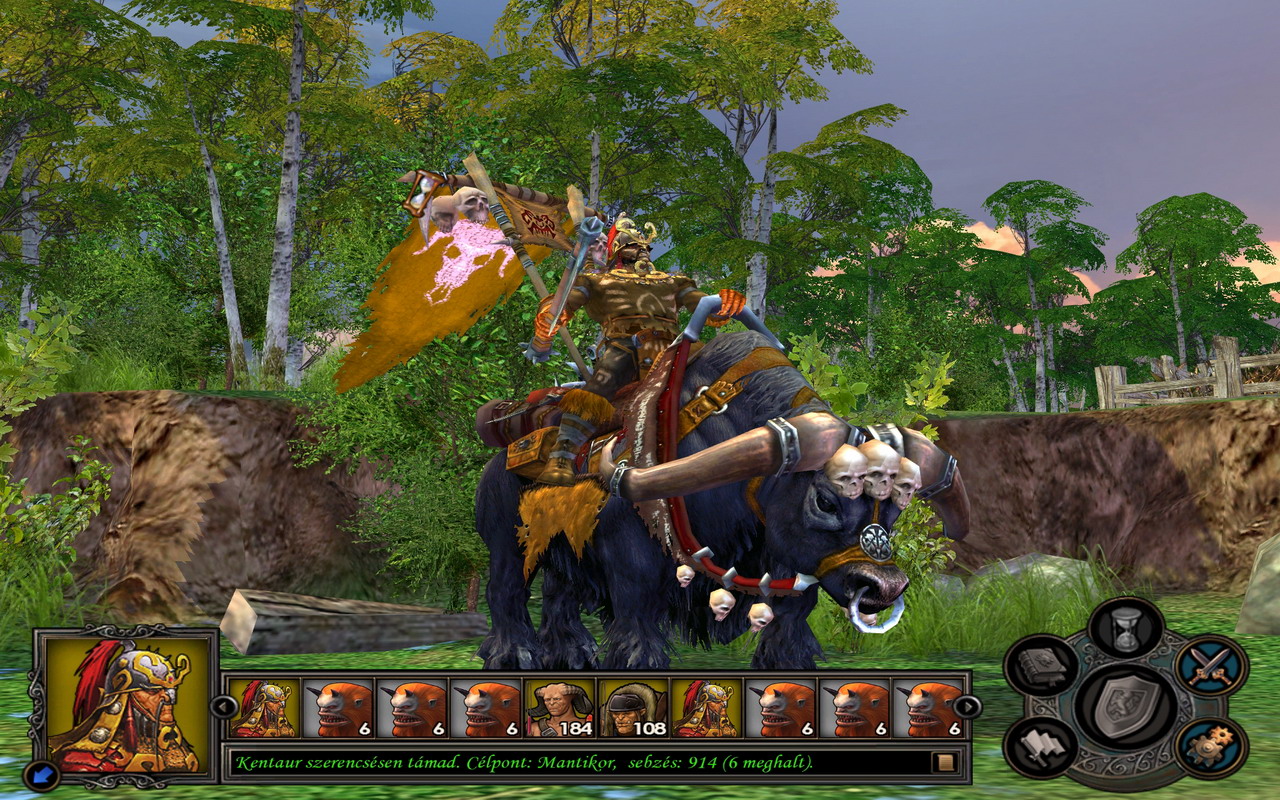Select the initiative bar unit with 184
Image resolution: width=1280 pixels, height=800 pixels.
[560, 708]
